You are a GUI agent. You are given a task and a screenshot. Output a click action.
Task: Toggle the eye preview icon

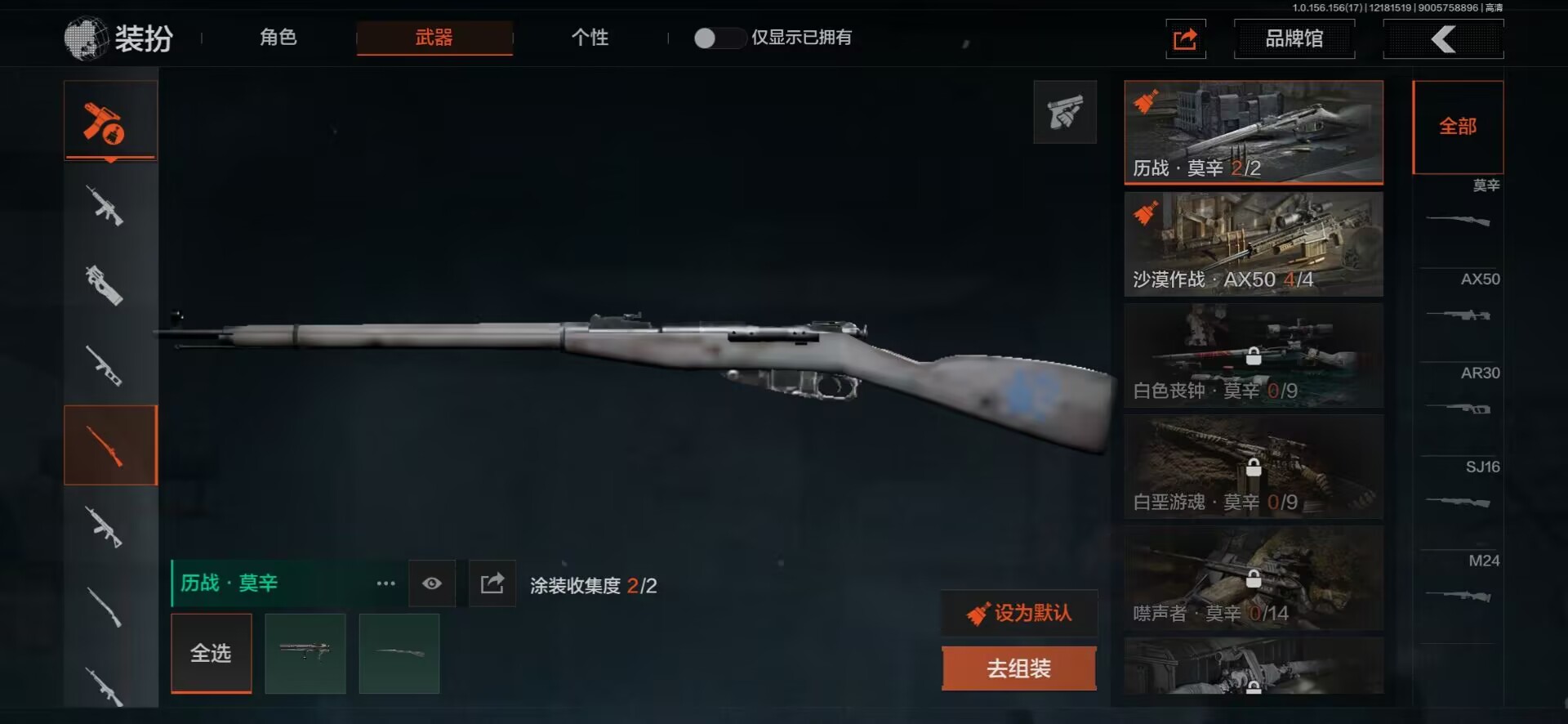[x=432, y=583]
